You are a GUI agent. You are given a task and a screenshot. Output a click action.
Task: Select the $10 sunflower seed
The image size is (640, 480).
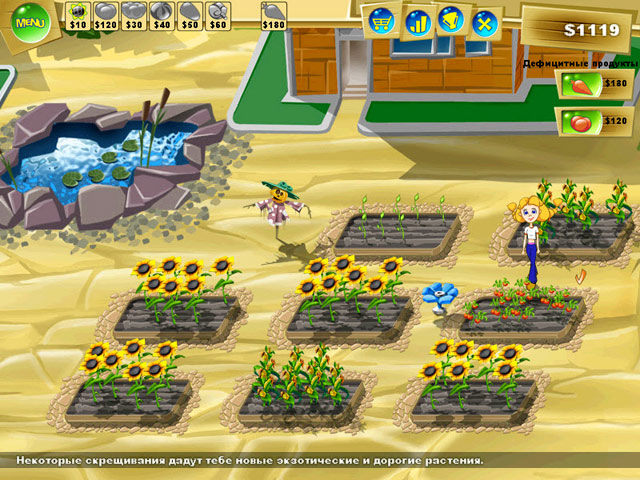pos(78,14)
